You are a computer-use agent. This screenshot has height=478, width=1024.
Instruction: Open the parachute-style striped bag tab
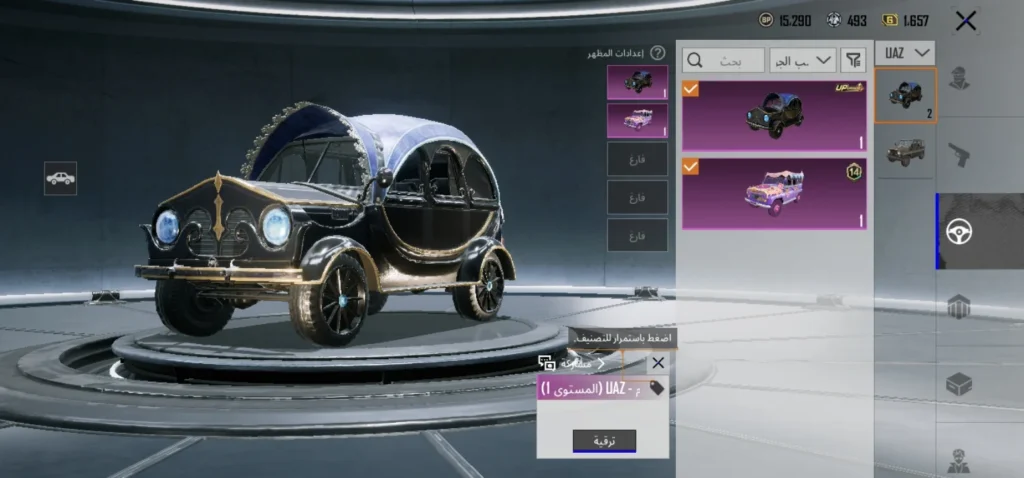pyautogui.click(x=959, y=307)
